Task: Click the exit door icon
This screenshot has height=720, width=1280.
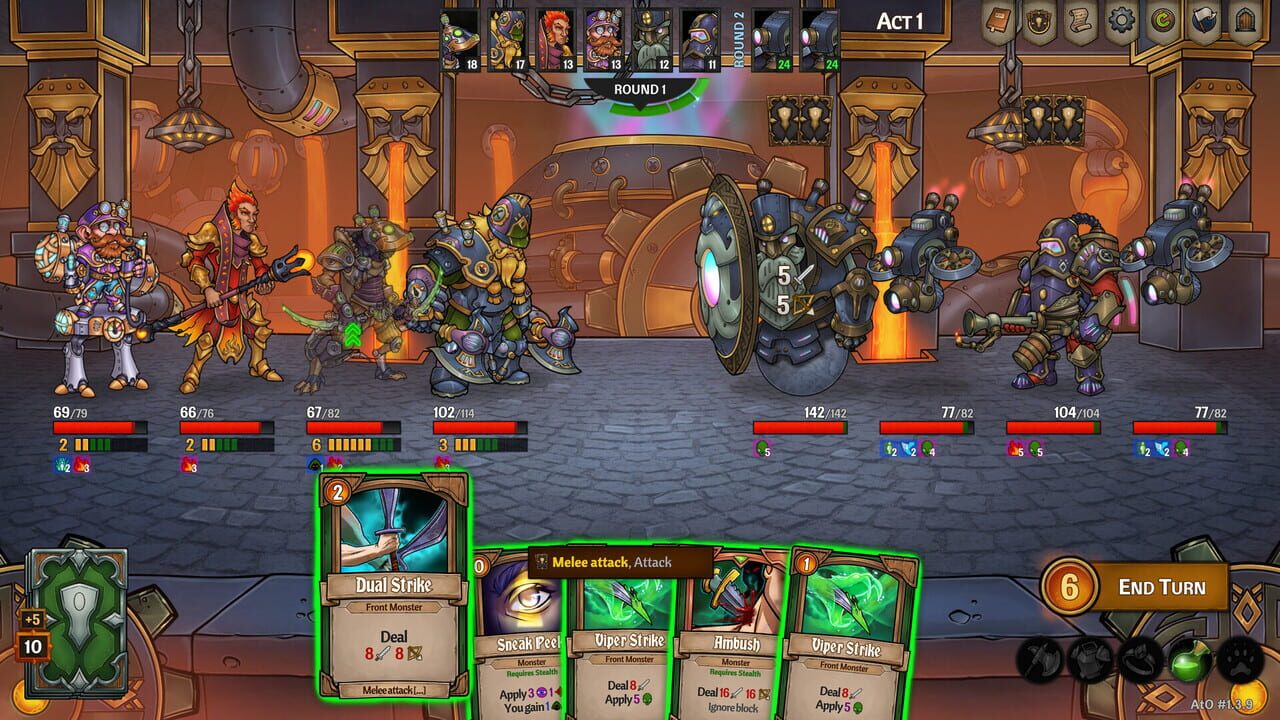Action: point(1245,22)
